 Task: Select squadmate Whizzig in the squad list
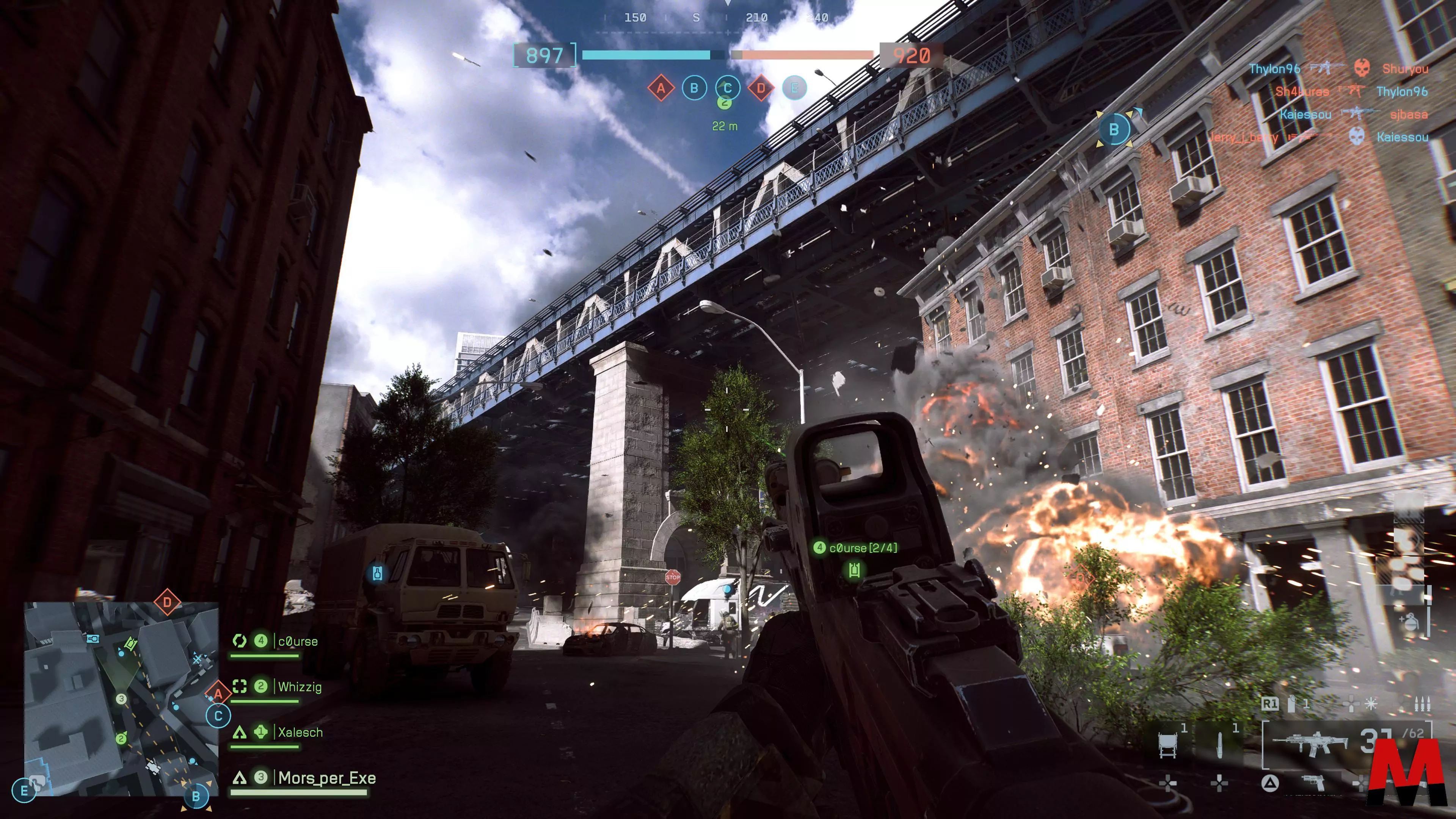coord(300,687)
